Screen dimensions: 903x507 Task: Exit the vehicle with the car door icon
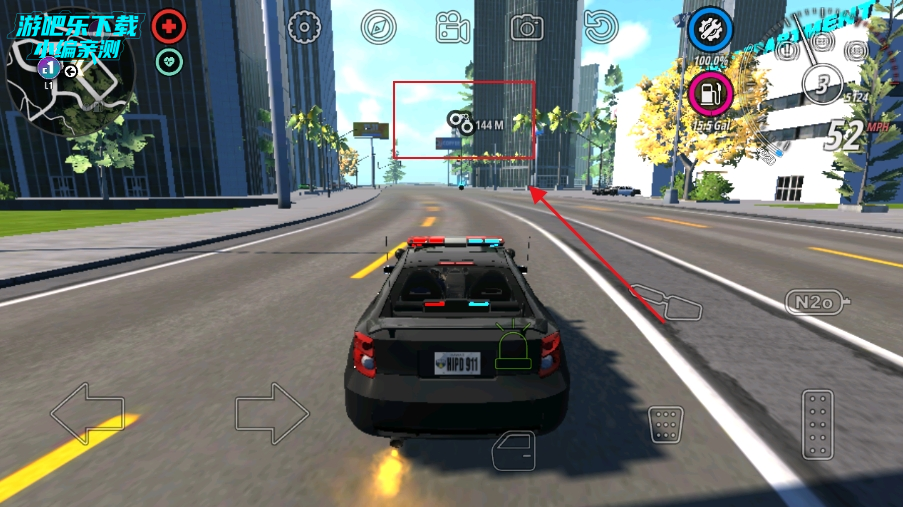pyautogui.click(x=514, y=450)
